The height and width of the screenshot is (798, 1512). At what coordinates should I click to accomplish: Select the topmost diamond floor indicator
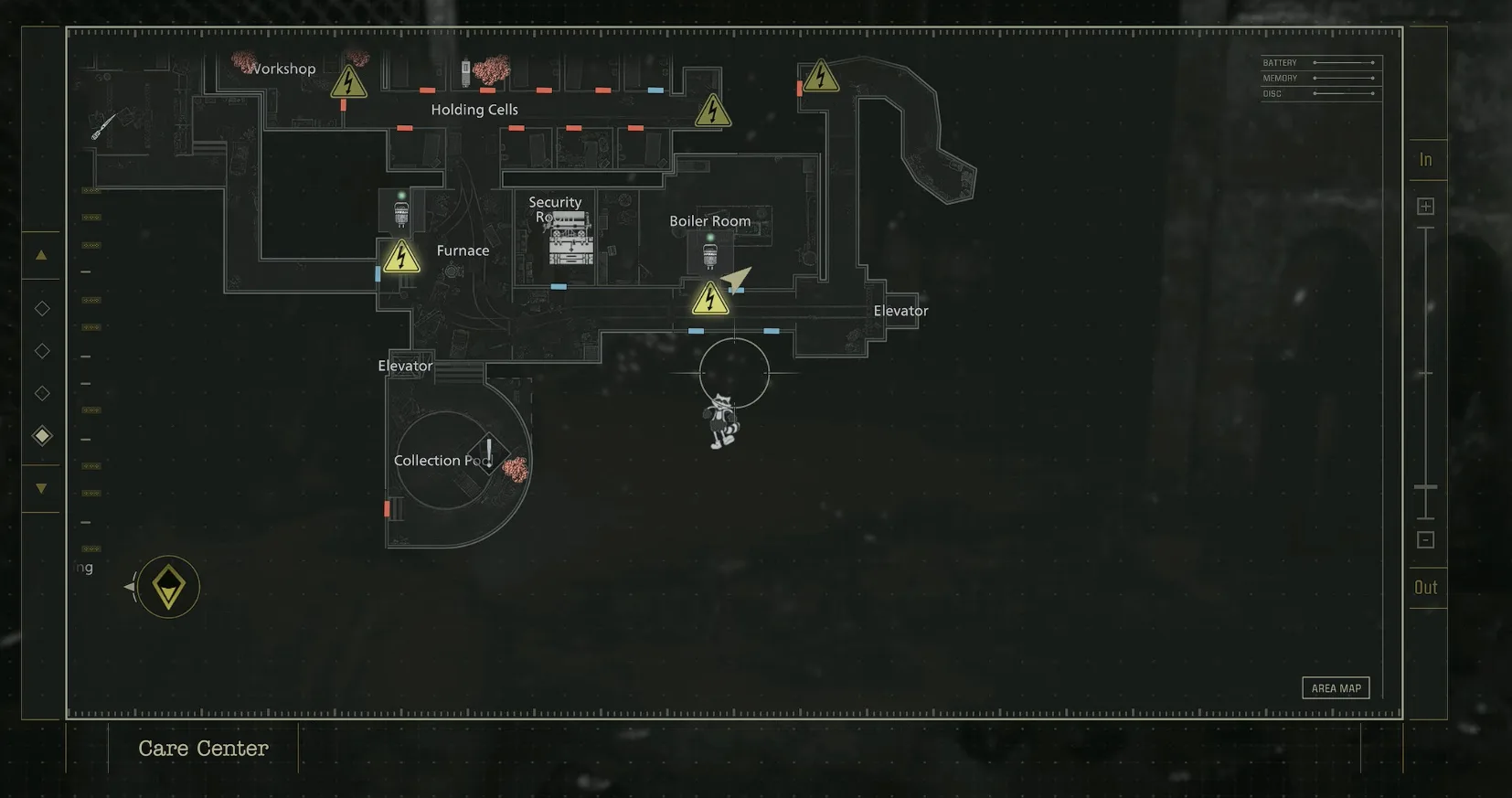click(41, 308)
